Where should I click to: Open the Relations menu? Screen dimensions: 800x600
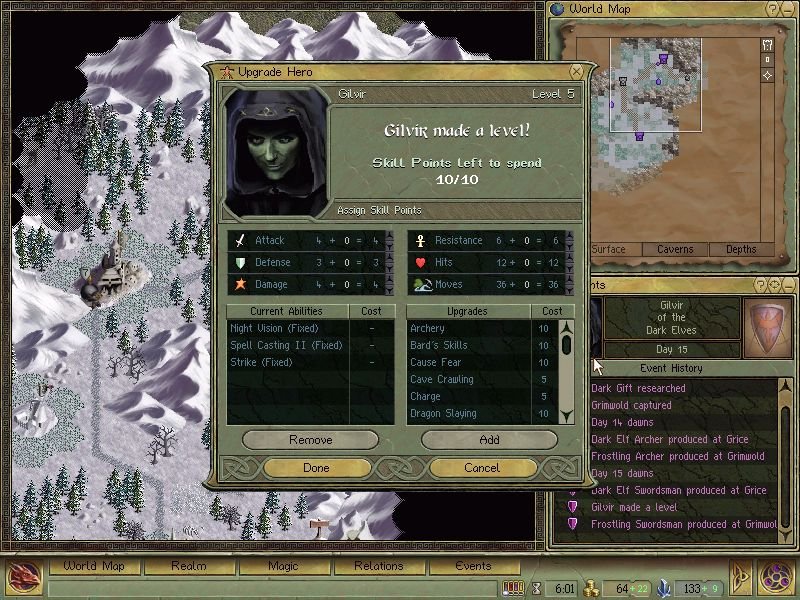pos(378,566)
